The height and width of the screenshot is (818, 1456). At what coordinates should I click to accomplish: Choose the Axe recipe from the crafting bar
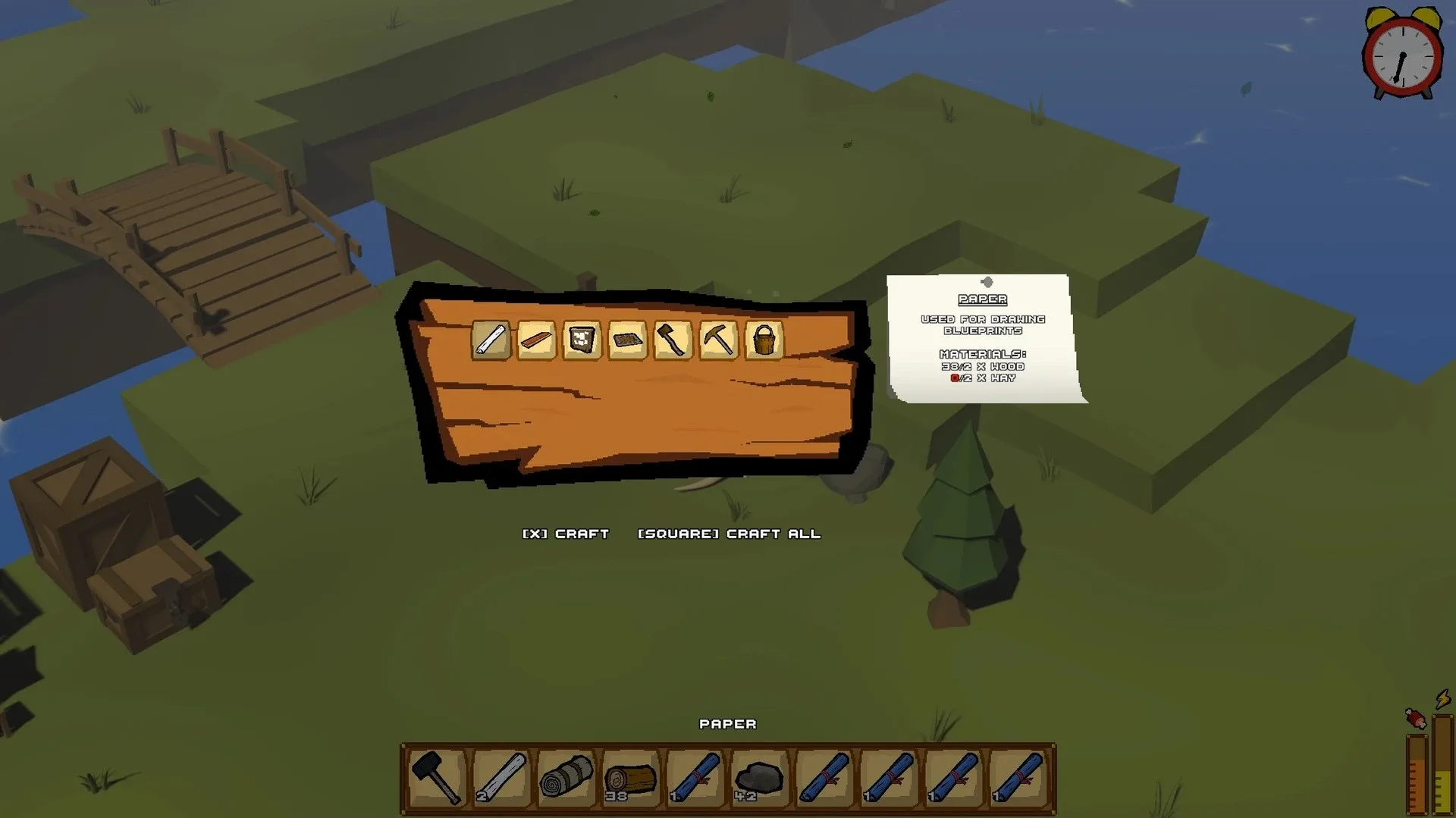tap(673, 343)
